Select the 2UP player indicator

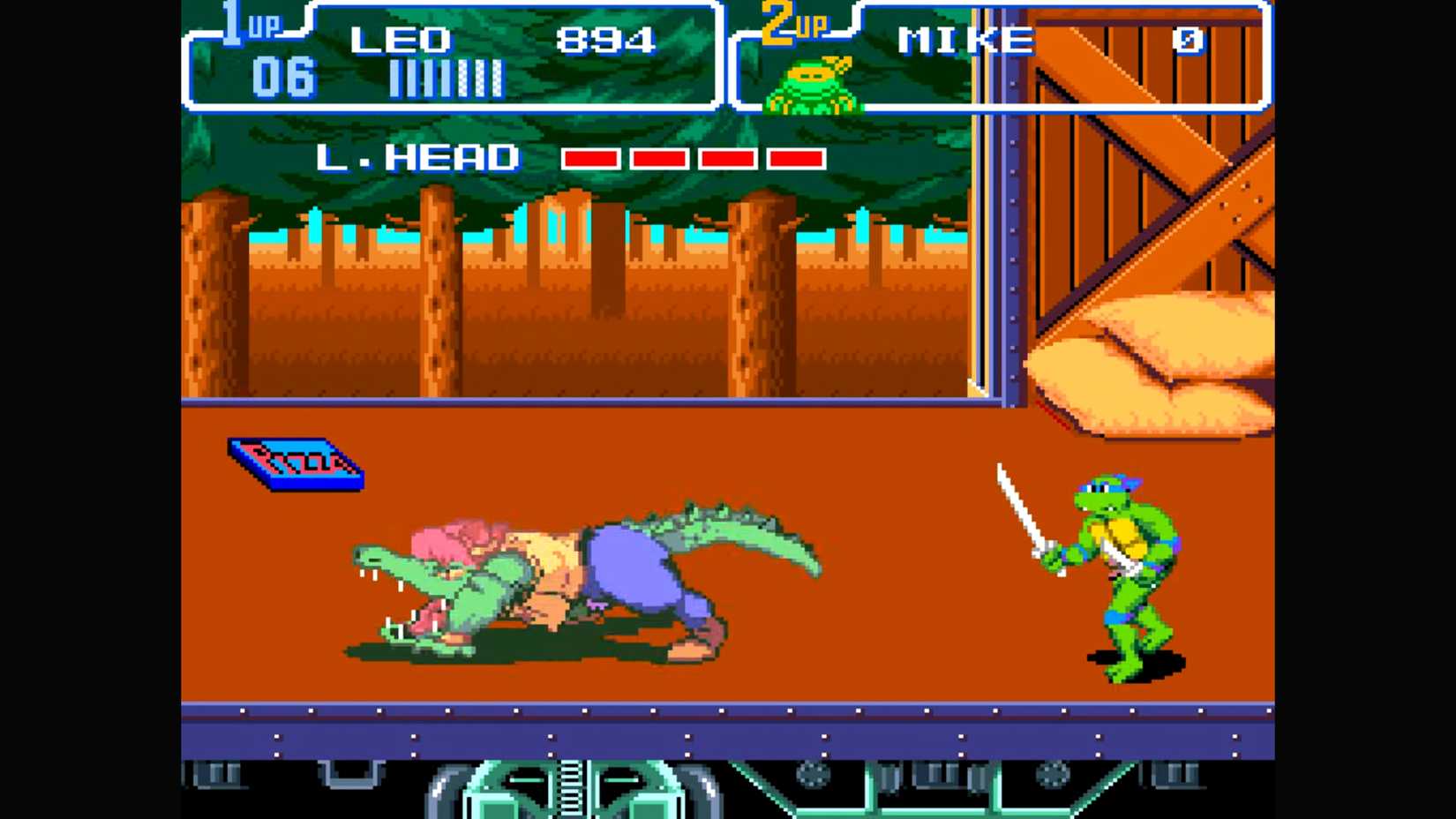[792, 24]
